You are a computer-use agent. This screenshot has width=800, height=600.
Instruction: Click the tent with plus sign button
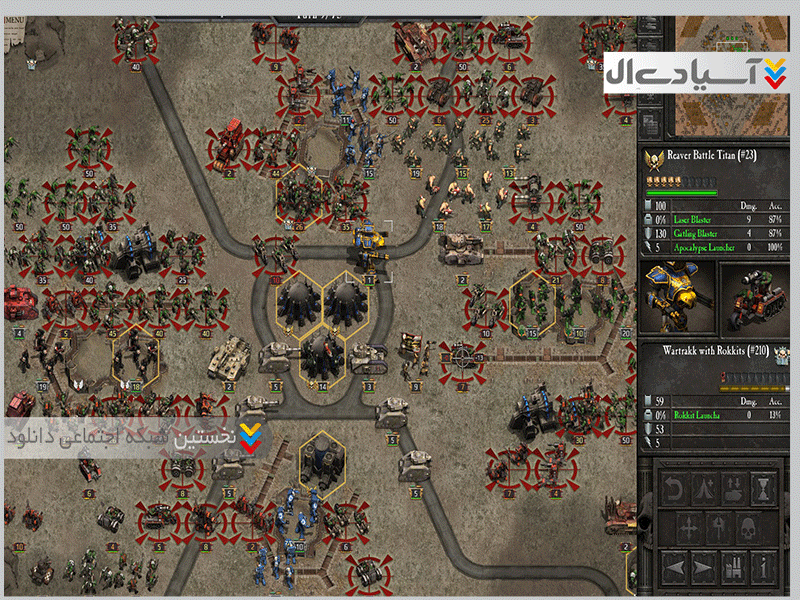[x=703, y=490]
